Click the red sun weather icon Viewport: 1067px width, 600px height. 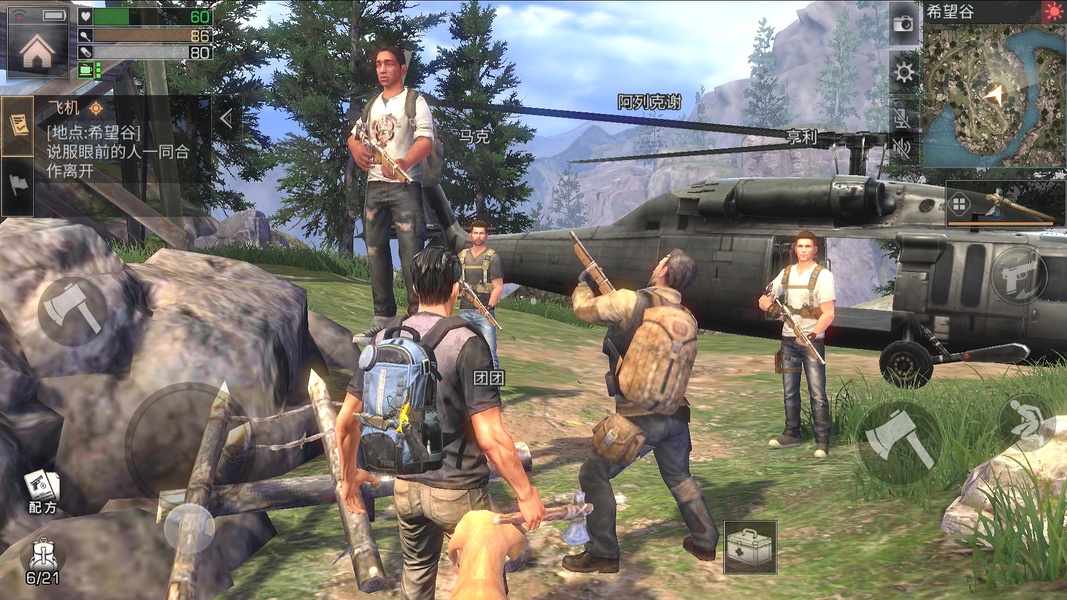coord(1053,12)
